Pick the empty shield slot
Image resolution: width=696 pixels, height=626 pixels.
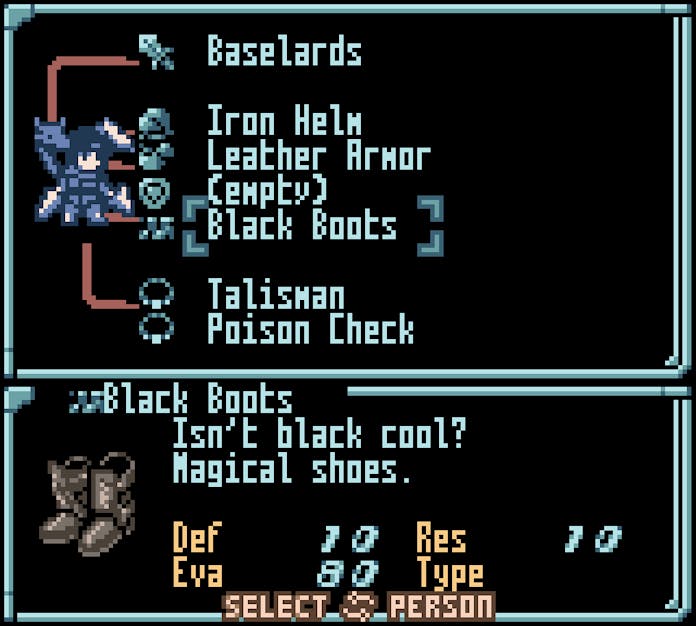[x=266, y=190]
